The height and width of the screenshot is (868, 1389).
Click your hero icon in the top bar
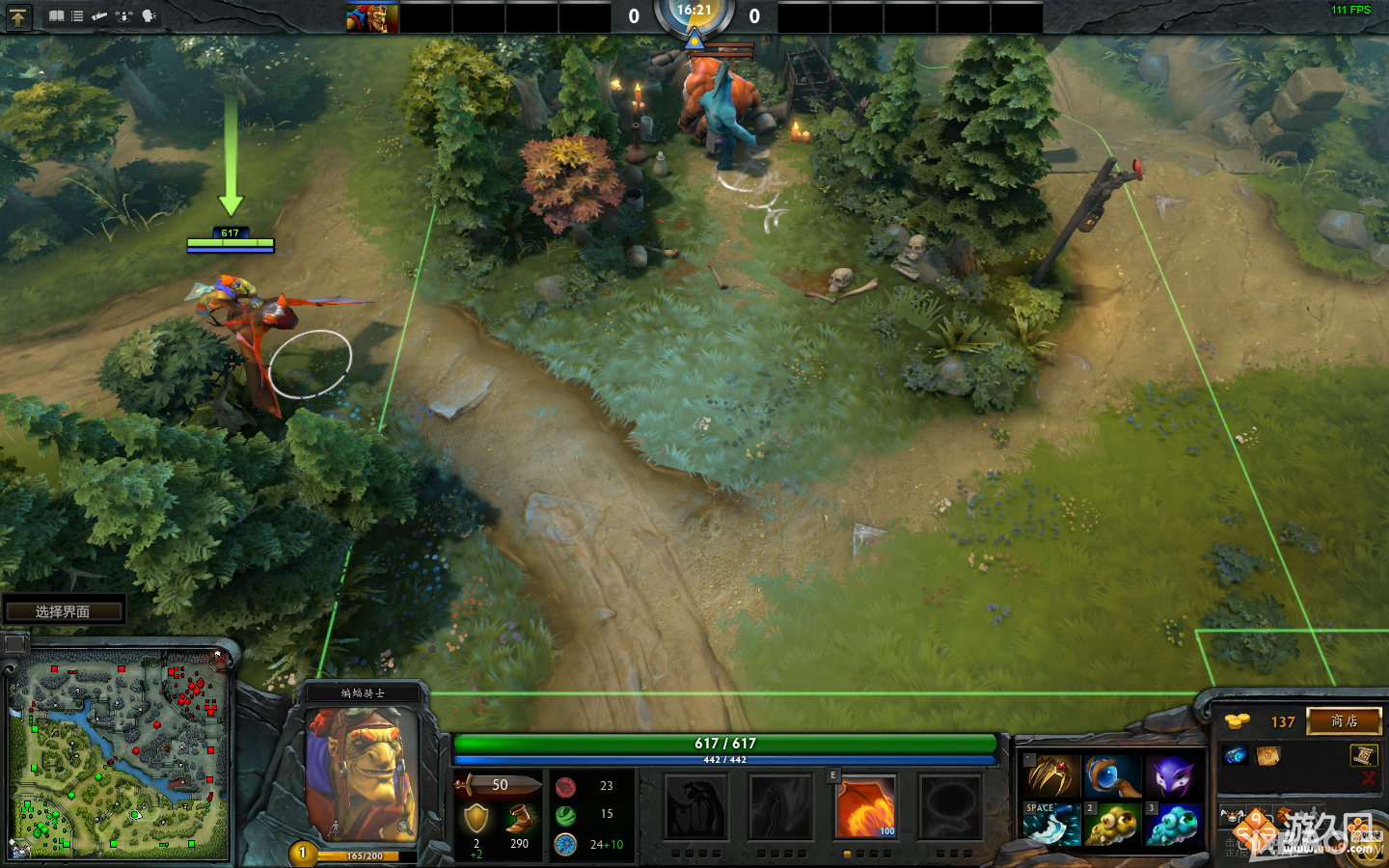pos(371,16)
